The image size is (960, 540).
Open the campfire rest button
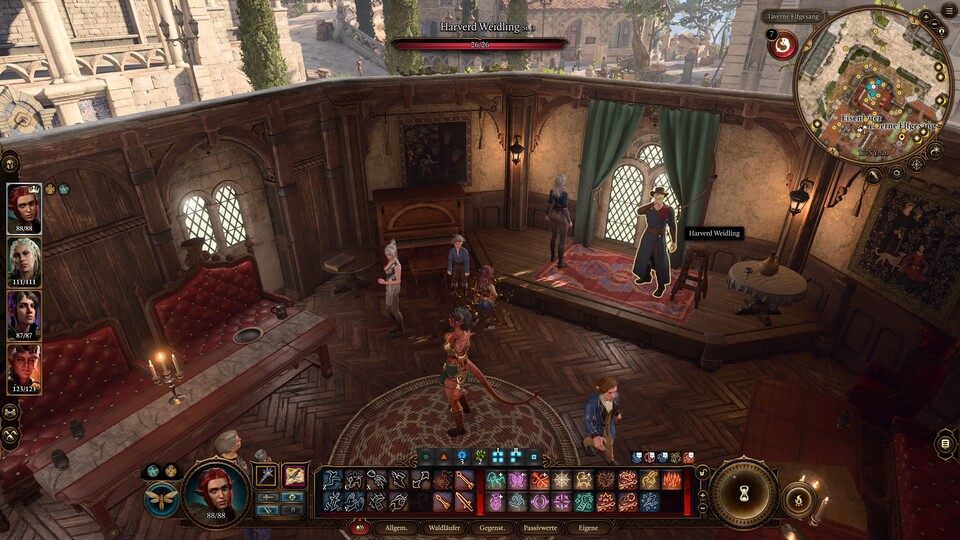tap(799, 499)
